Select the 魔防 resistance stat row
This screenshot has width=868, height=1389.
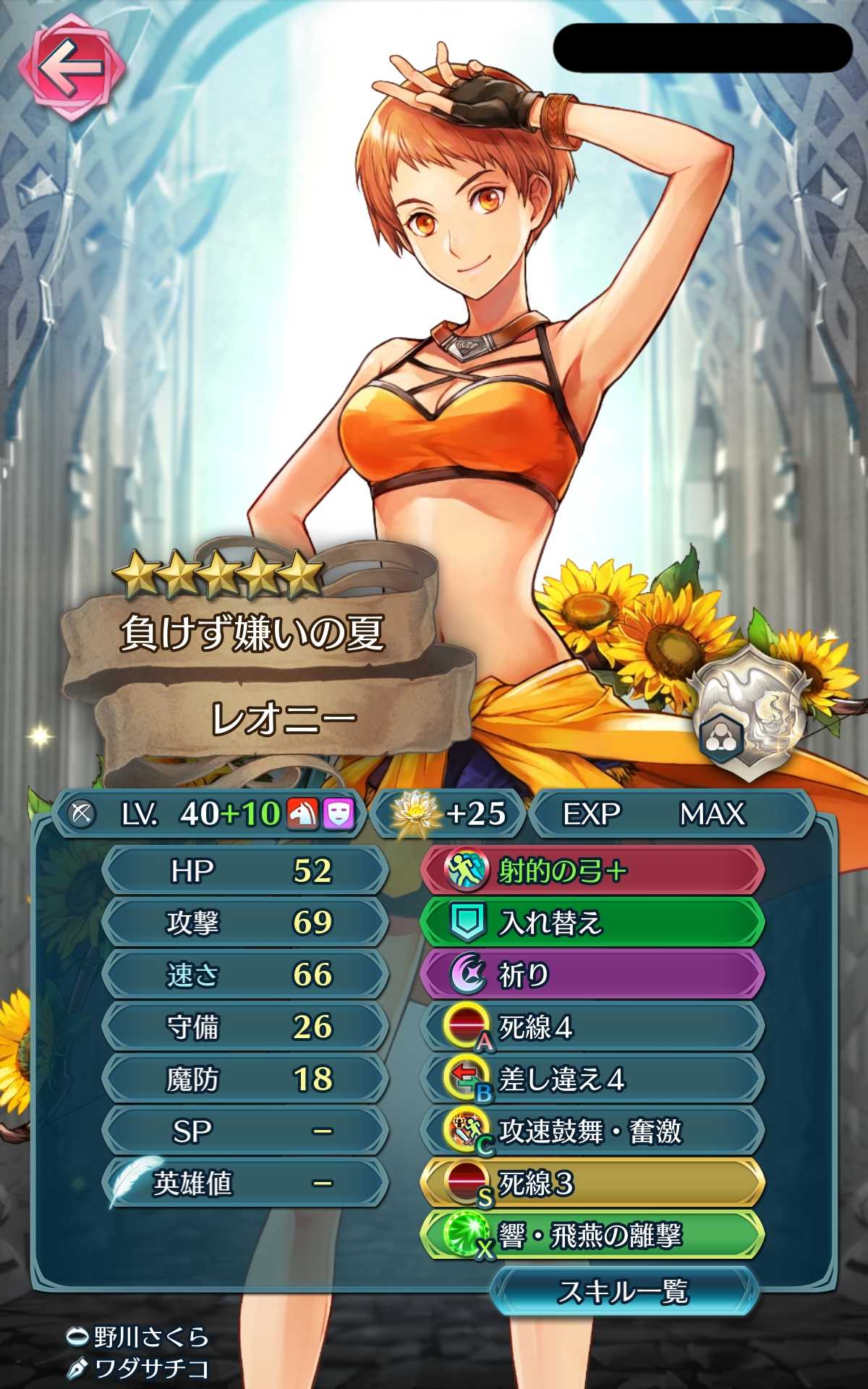pyautogui.click(x=244, y=1079)
